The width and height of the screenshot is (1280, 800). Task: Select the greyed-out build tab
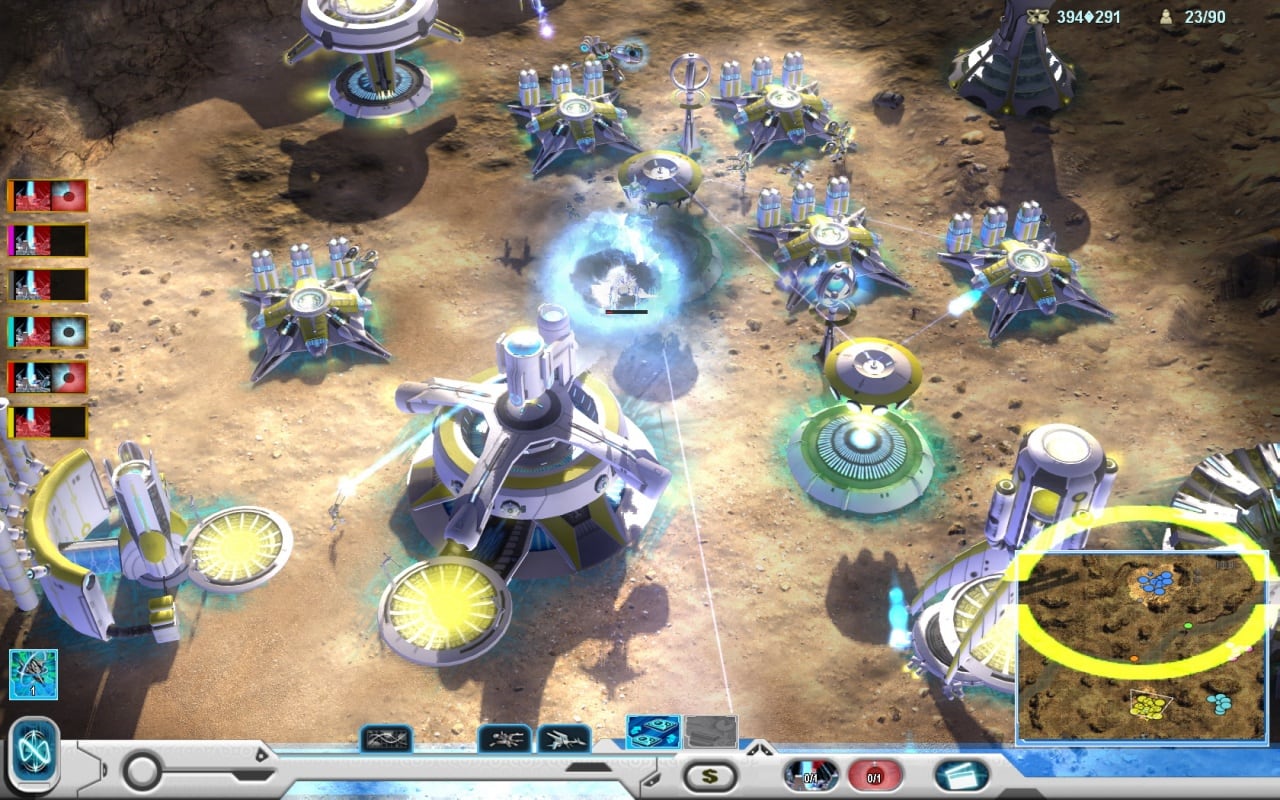click(x=710, y=732)
